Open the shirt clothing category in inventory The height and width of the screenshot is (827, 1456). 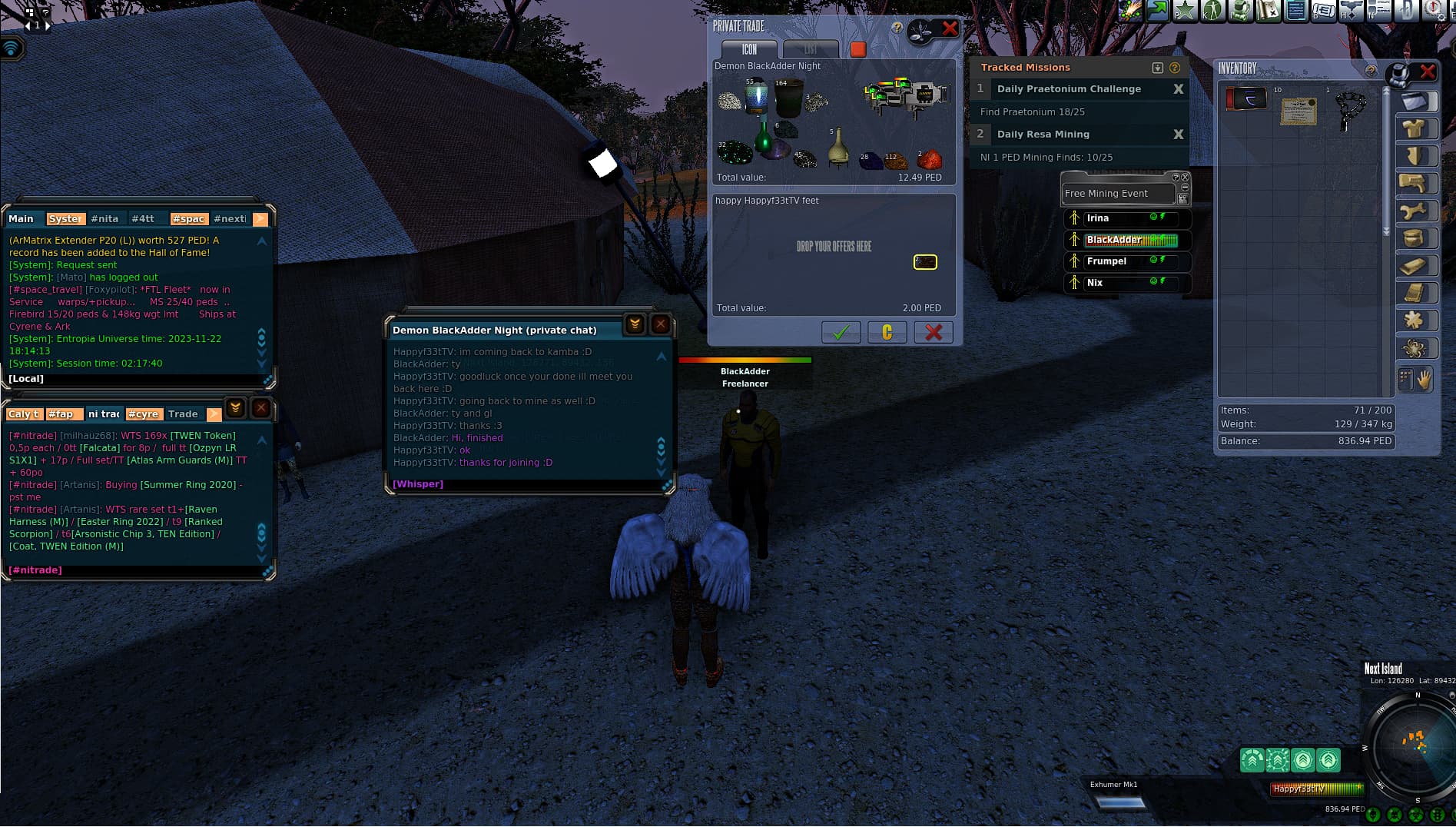(1415, 128)
